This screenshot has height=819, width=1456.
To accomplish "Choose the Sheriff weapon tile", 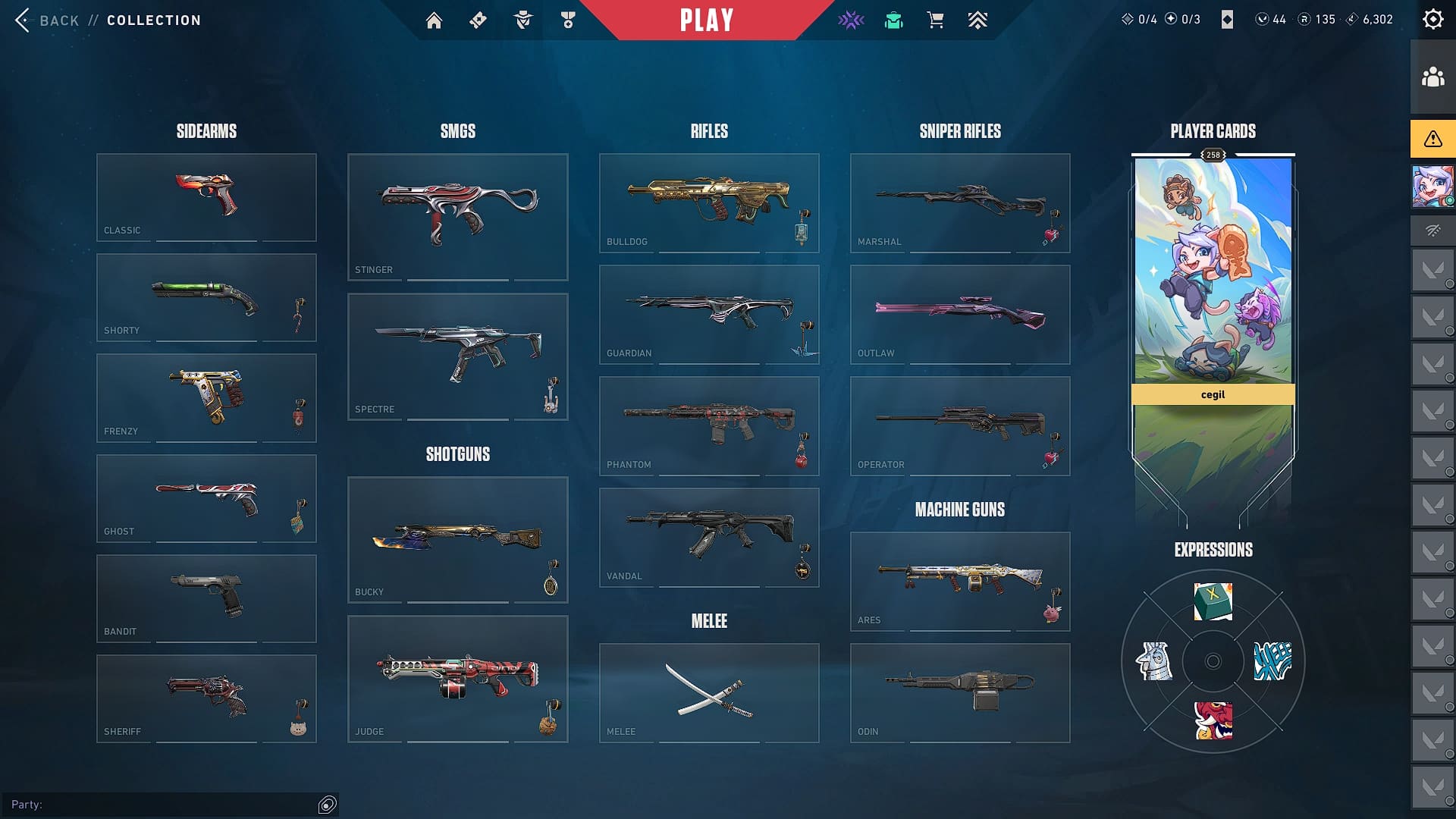I will point(206,698).
